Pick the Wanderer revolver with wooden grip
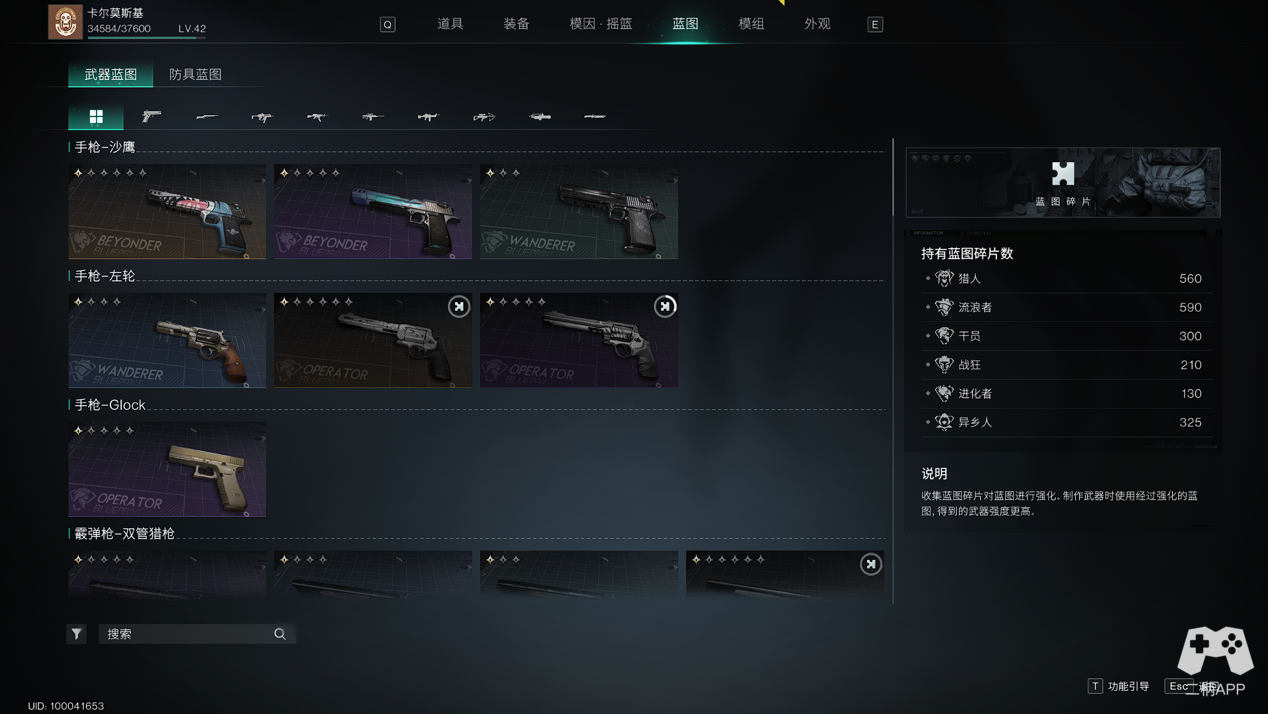The height and width of the screenshot is (714, 1268). pos(167,341)
